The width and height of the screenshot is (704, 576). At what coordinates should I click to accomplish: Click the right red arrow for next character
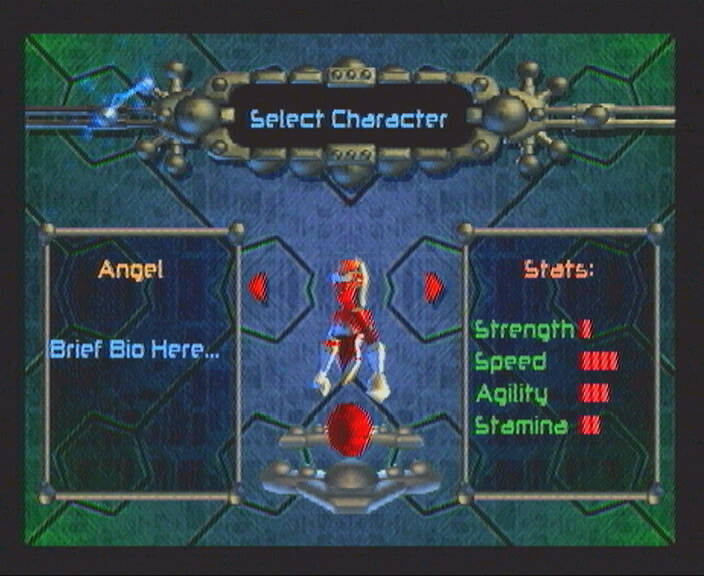tap(432, 288)
